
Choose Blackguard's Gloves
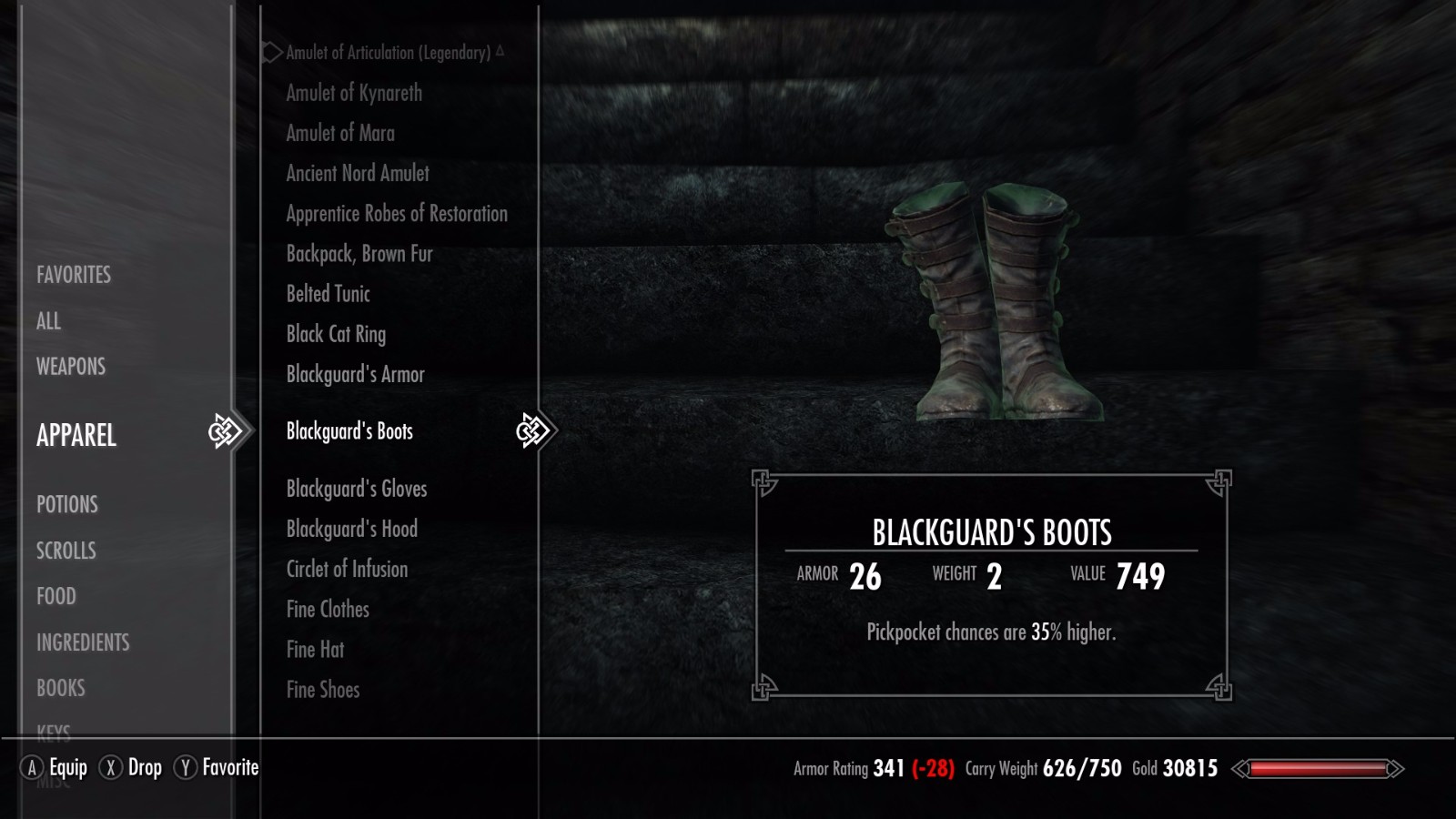pyautogui.click(x=357, y=489)
